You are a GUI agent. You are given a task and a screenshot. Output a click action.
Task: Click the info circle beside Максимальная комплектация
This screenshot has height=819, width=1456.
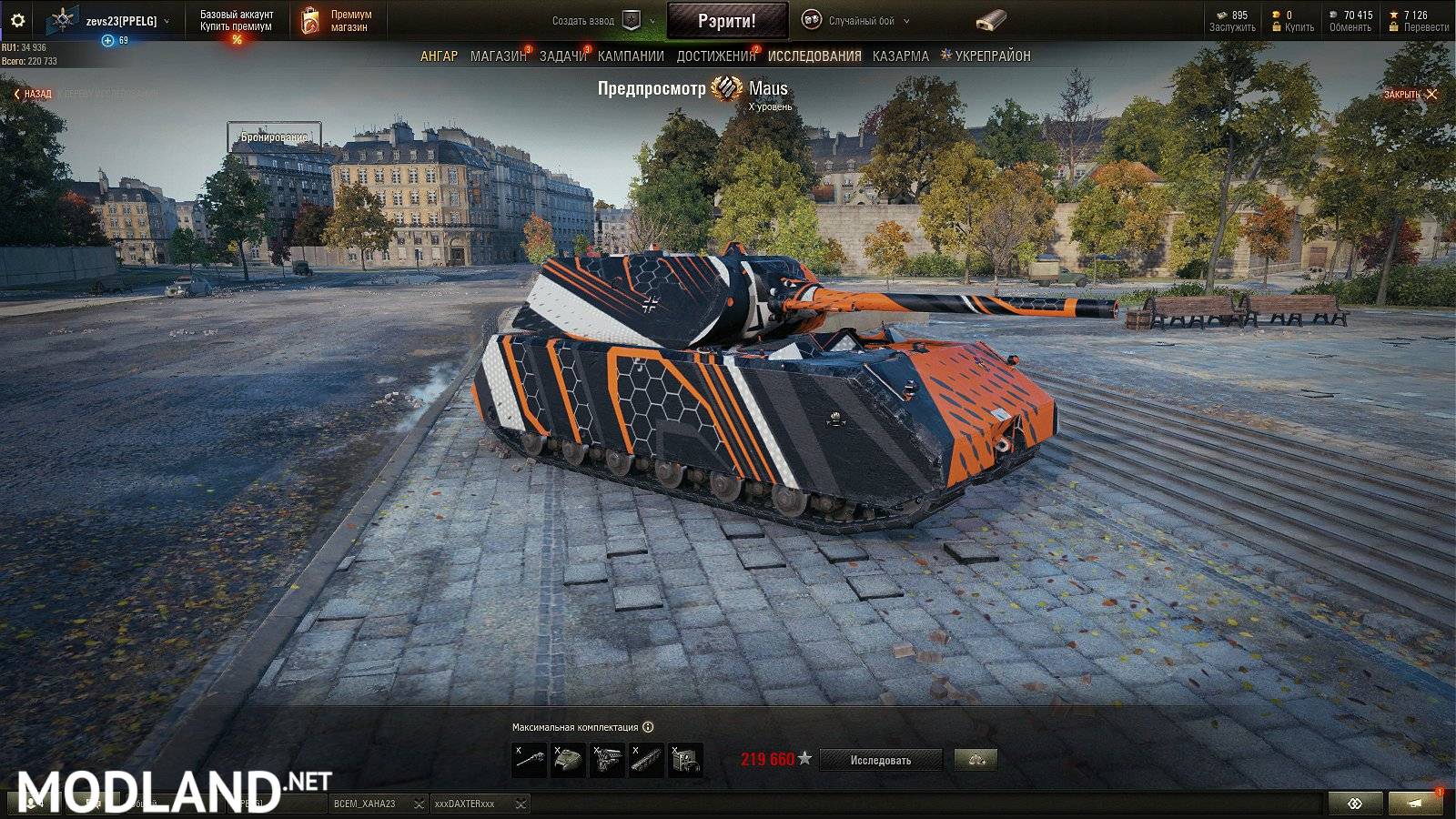click(x=648, y=725)
